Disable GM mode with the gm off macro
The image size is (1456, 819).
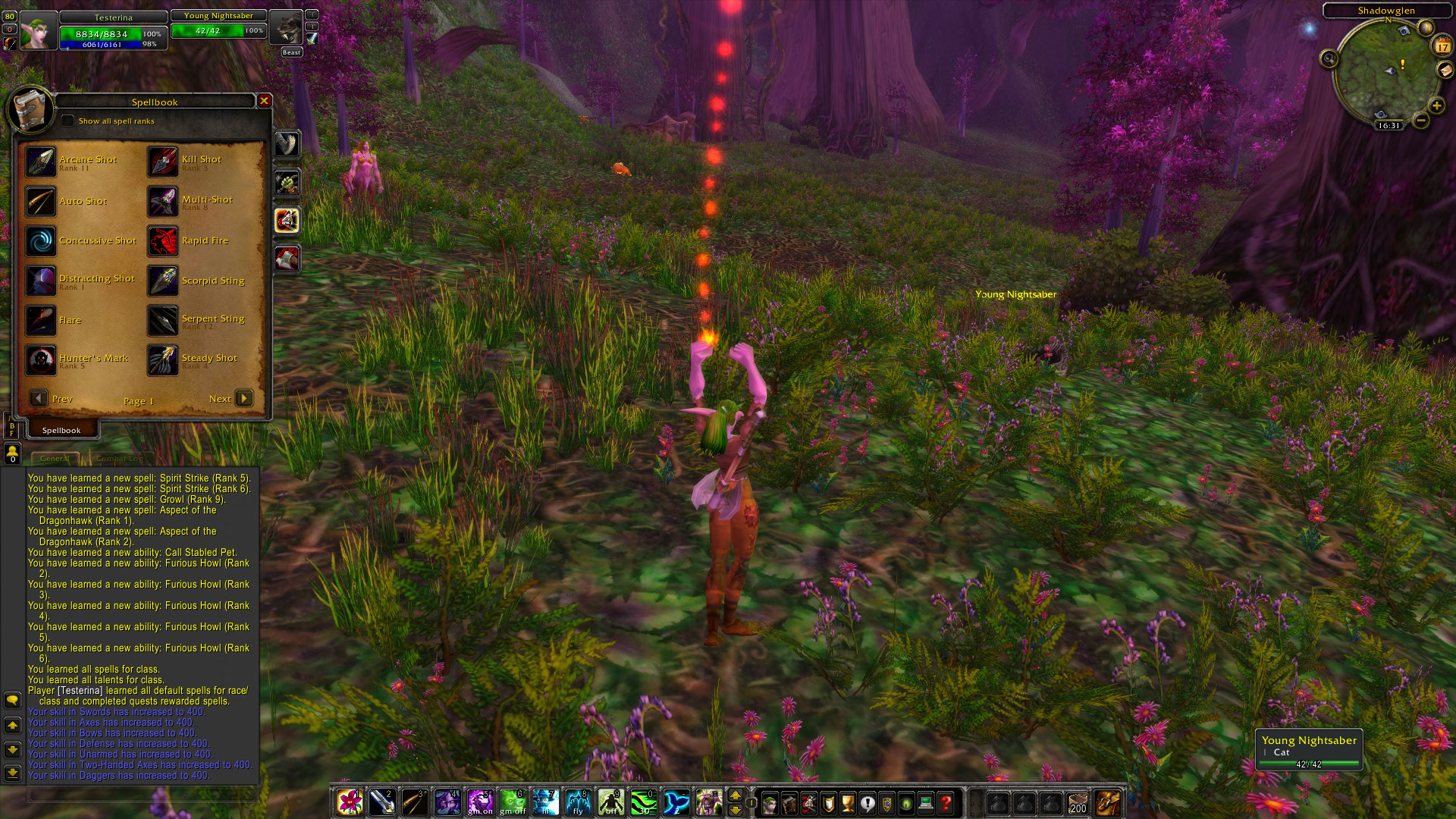(x=515, y=800)
